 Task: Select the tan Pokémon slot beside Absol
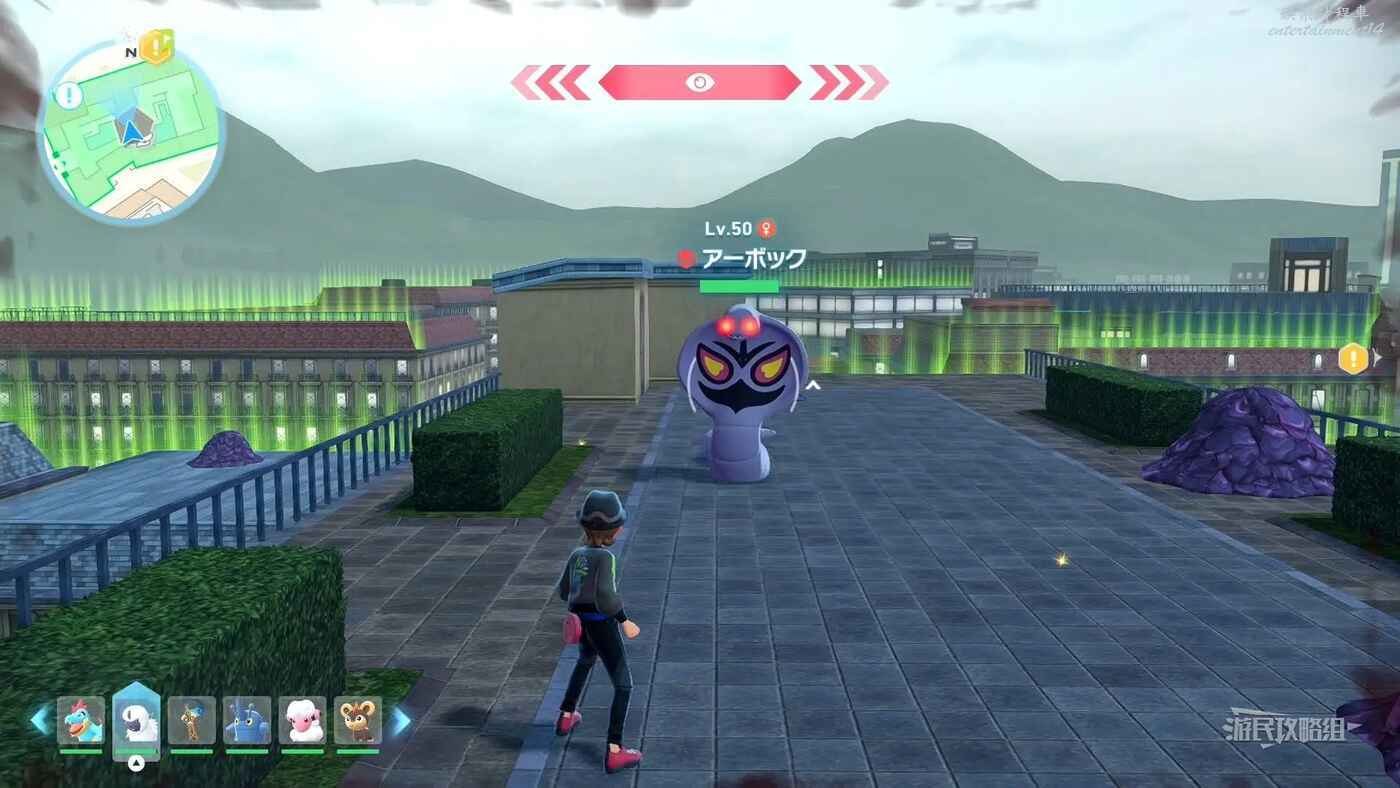click(x=191, y=720)
